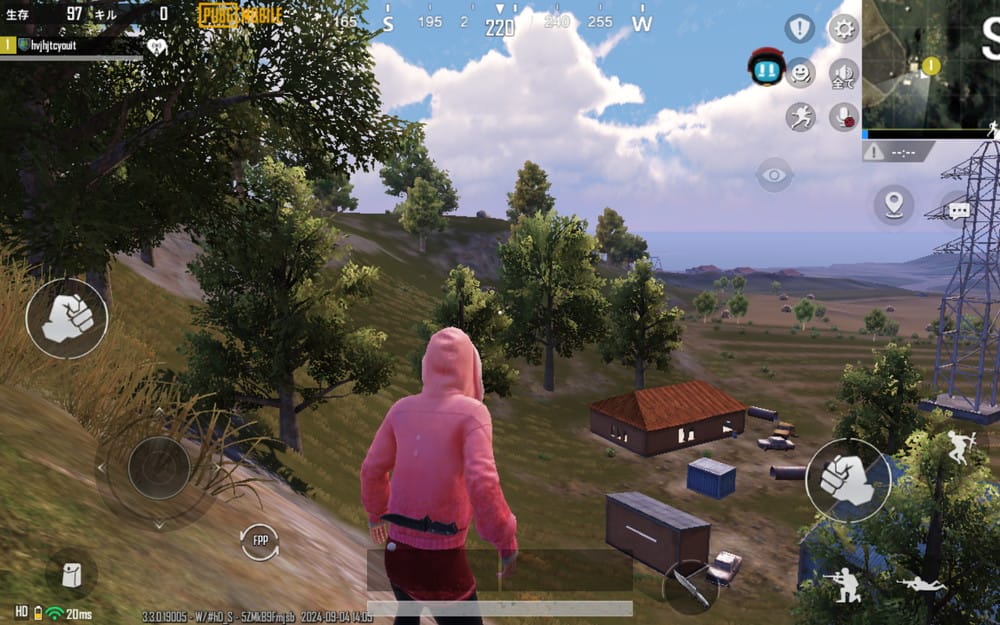Tap the jump figure button

pos(959,447)
